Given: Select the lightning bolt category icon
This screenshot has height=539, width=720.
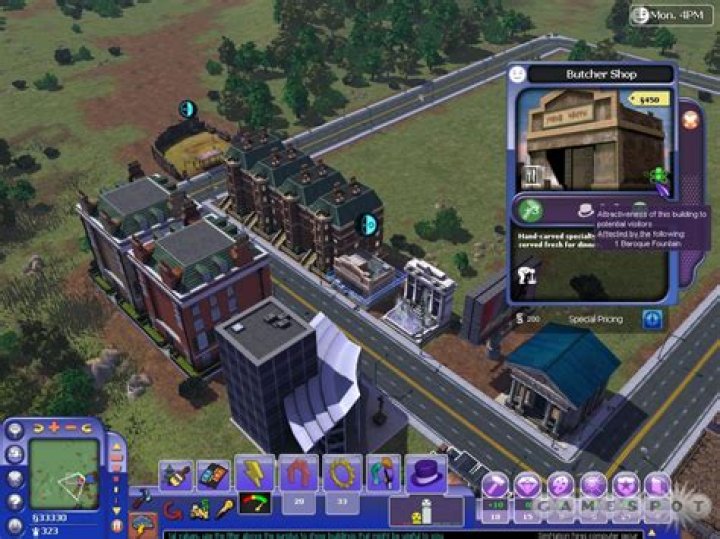Looking at the screenshot, I should [x=255, y=474].
